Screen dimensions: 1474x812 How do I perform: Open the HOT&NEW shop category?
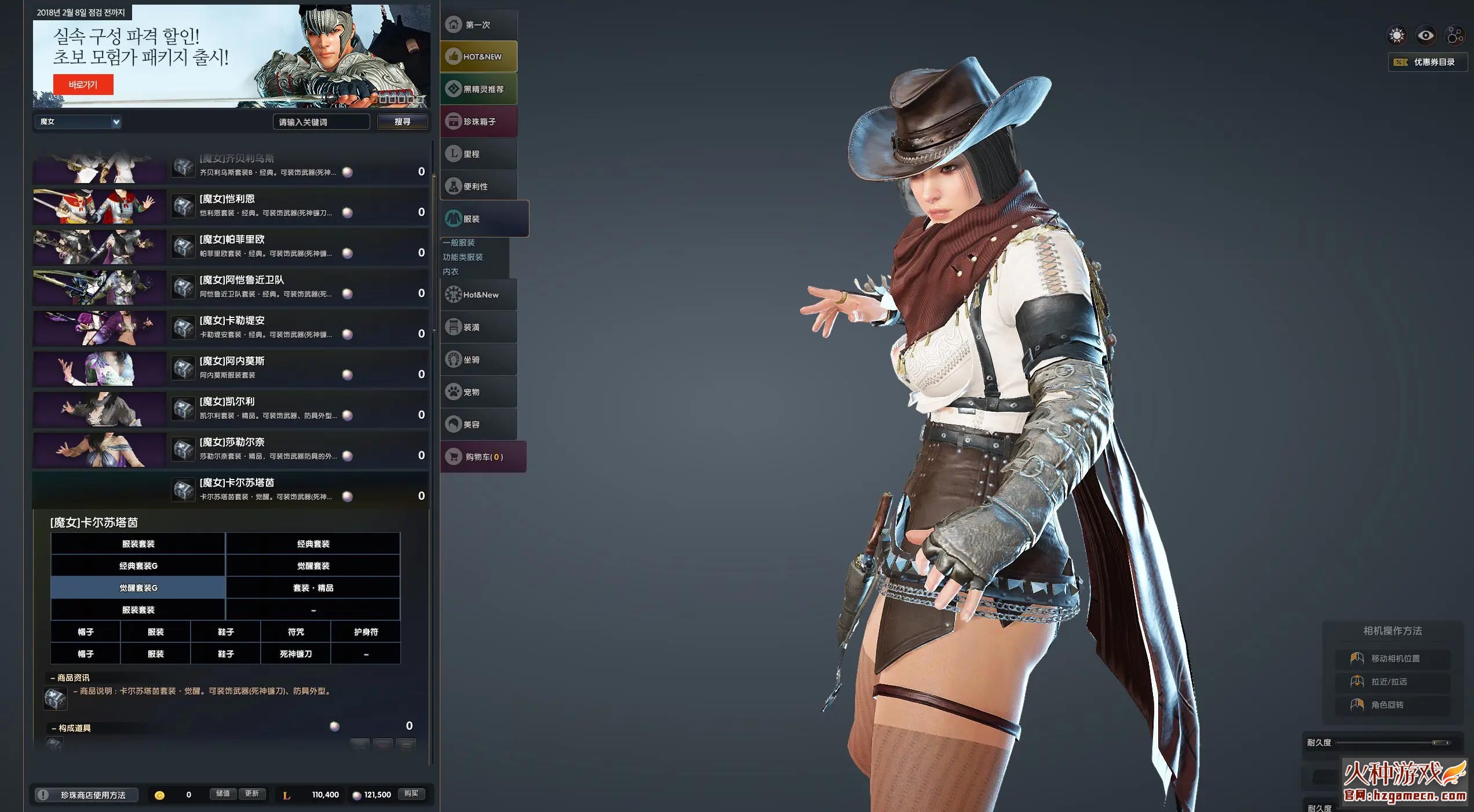[x=479, y=57]
